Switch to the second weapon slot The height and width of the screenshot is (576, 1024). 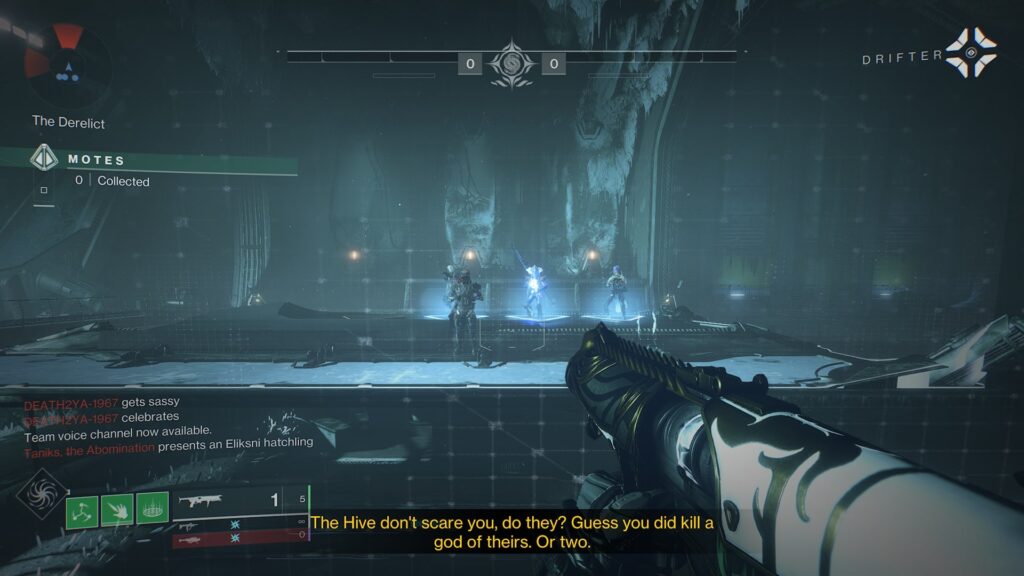click(x=239, y=522)
